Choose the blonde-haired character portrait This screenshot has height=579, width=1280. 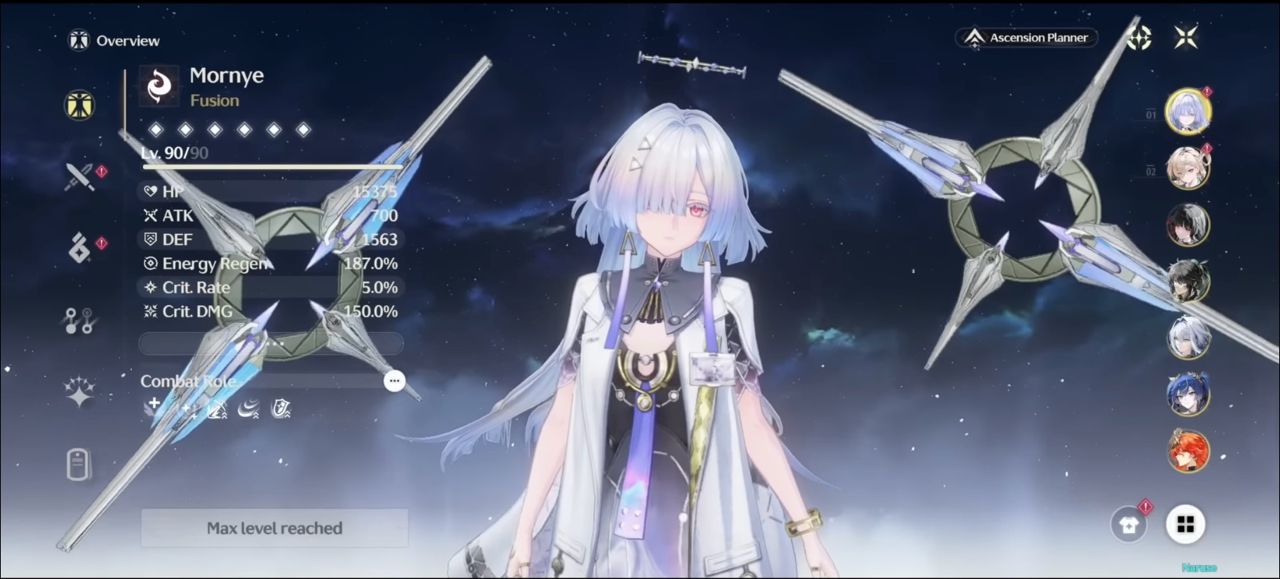click(1188, 168)
